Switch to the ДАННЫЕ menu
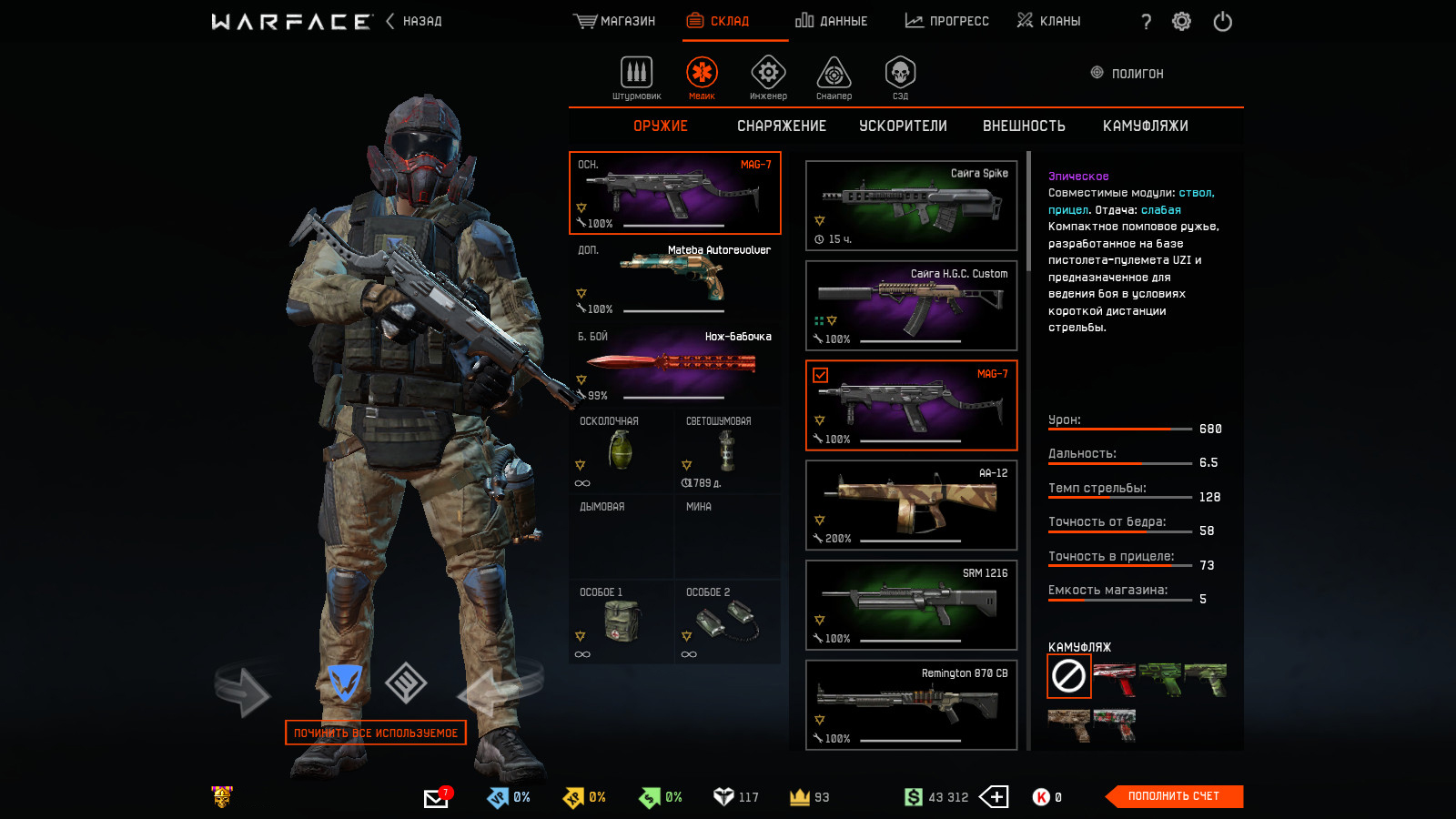 832,21
